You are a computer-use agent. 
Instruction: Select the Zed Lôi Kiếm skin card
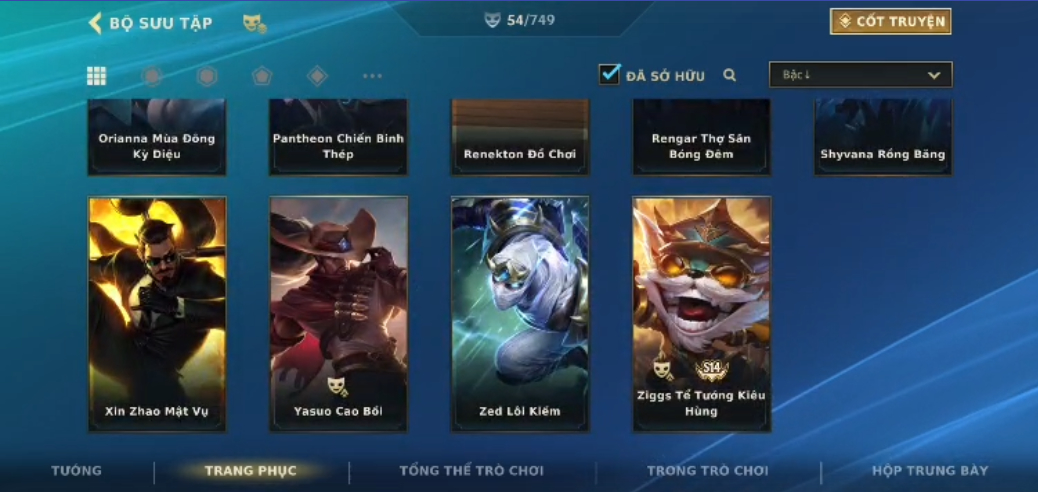(x=520, y=314)
